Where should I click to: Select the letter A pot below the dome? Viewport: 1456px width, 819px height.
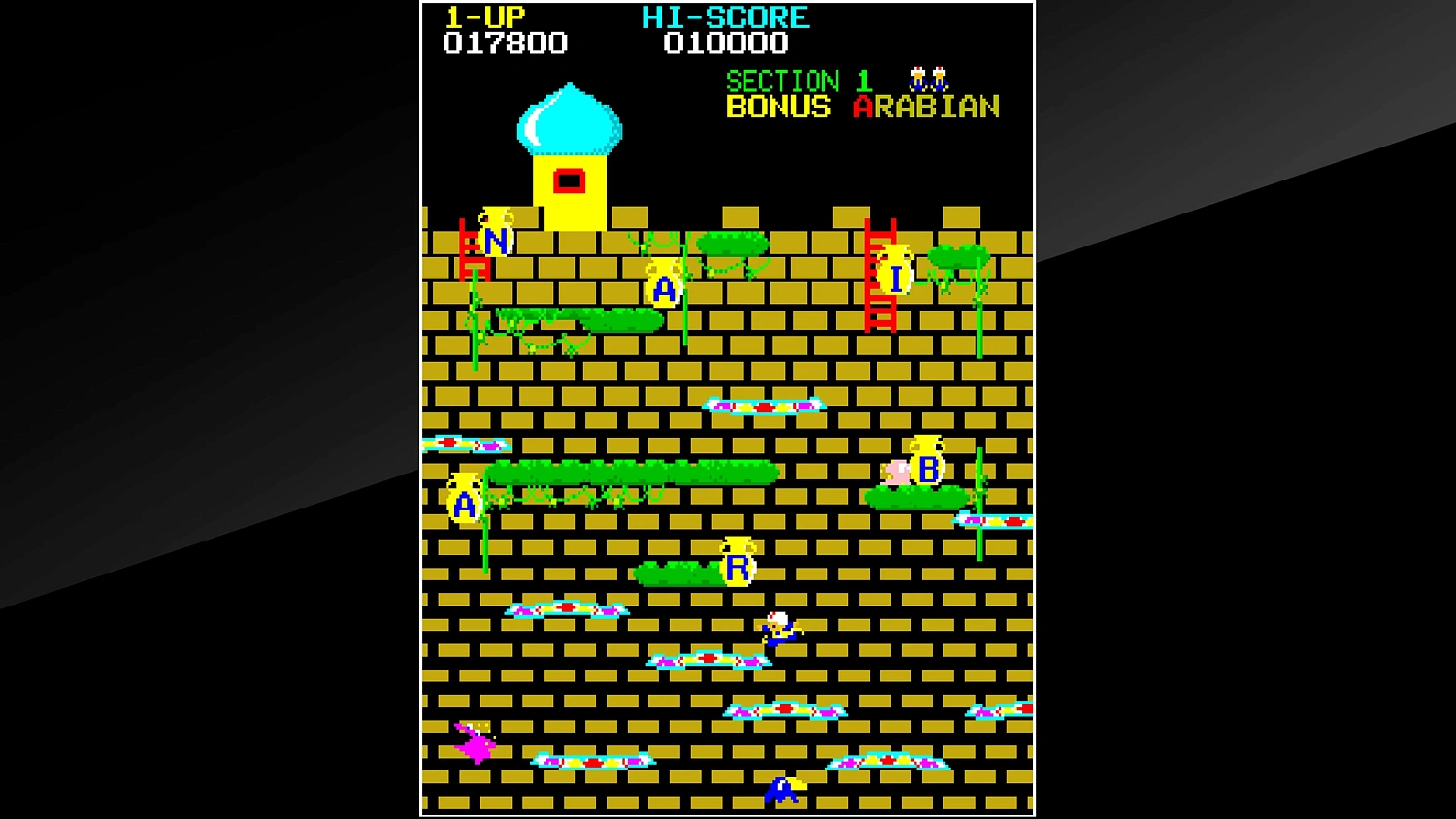[663, 284]
